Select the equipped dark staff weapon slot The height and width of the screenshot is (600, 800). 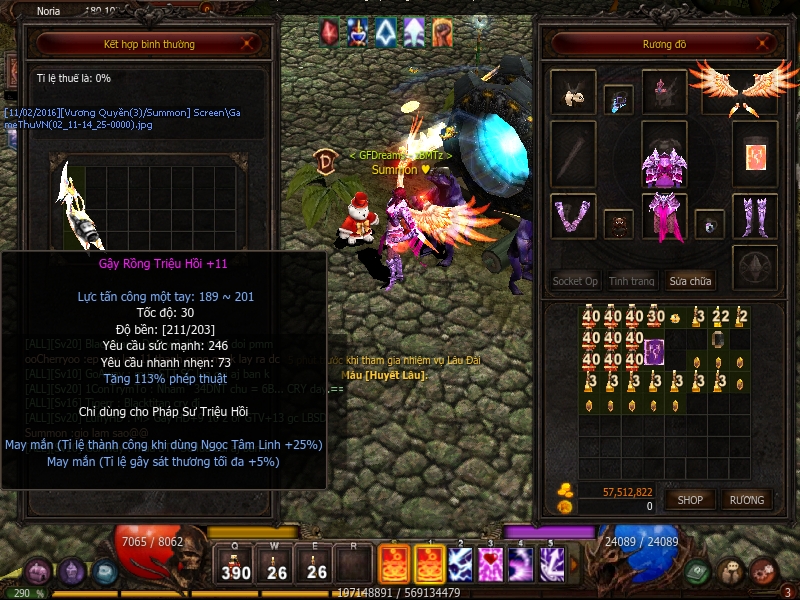click(x=573, y=155)
